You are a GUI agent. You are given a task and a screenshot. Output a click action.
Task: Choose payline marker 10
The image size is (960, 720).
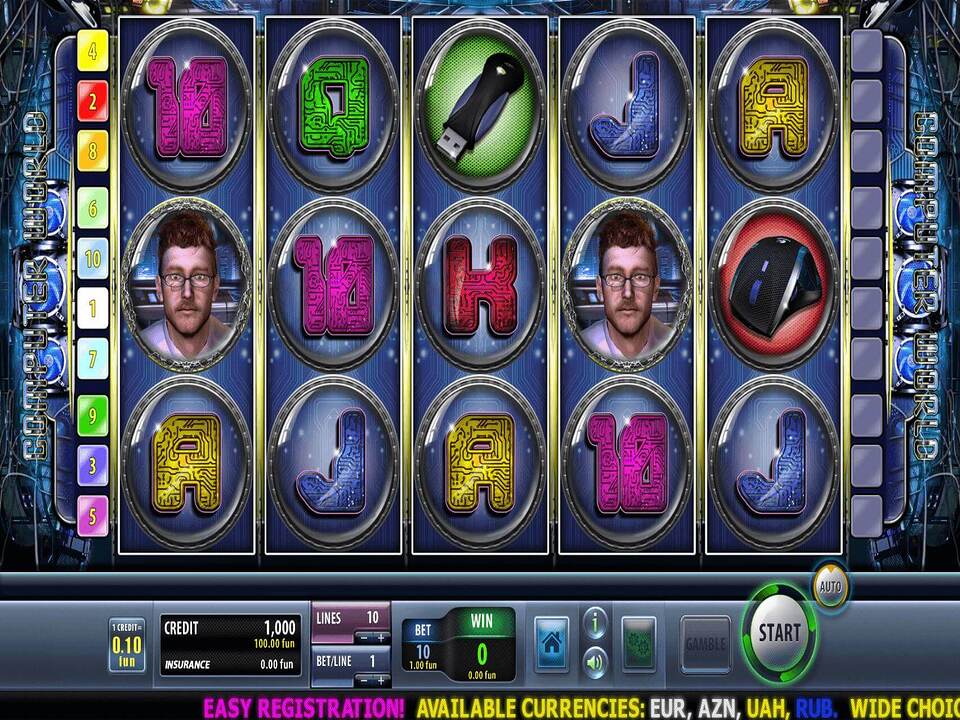coord(93,258)
